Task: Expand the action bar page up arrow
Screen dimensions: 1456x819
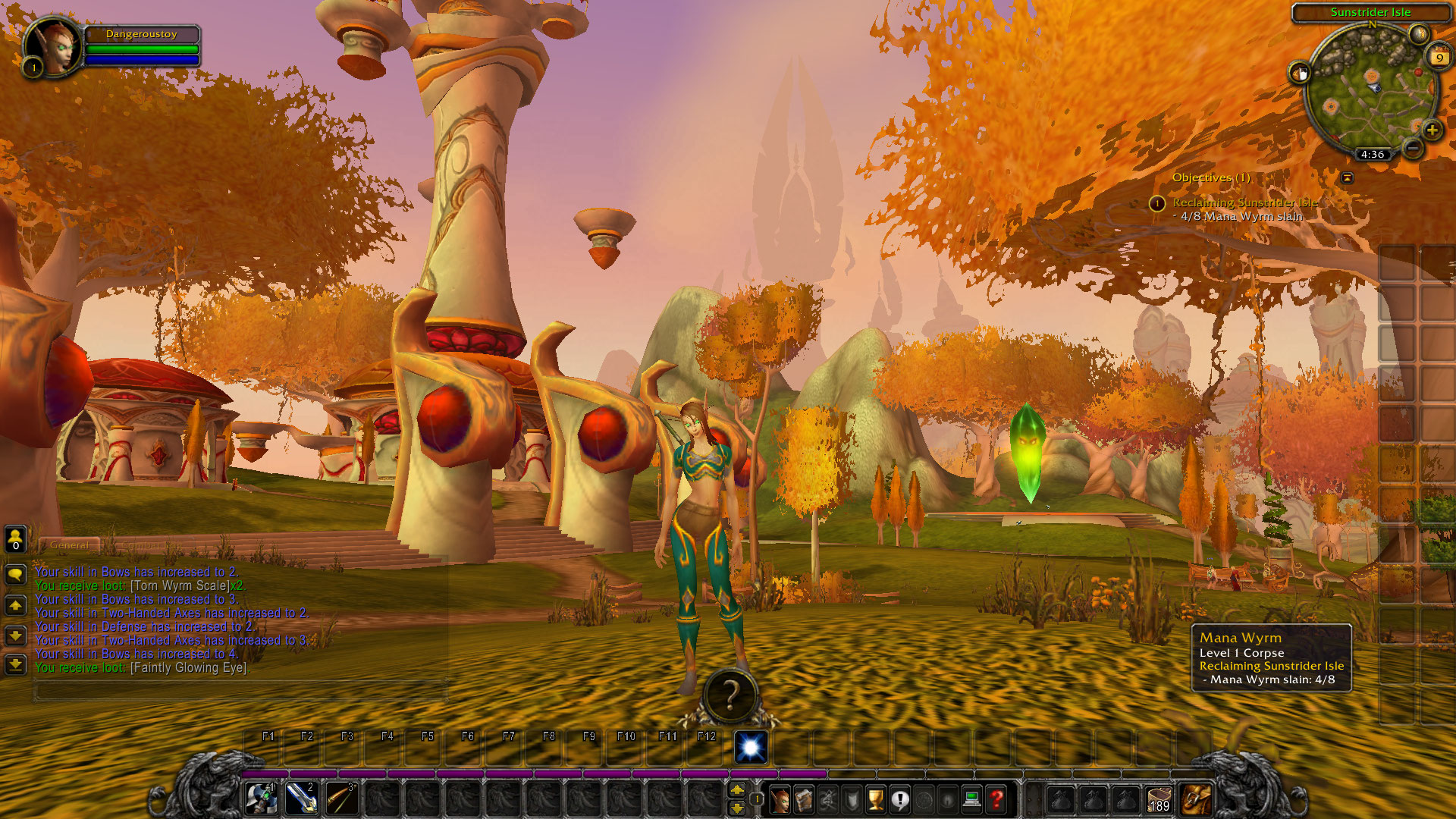Action: click(738, 789)
